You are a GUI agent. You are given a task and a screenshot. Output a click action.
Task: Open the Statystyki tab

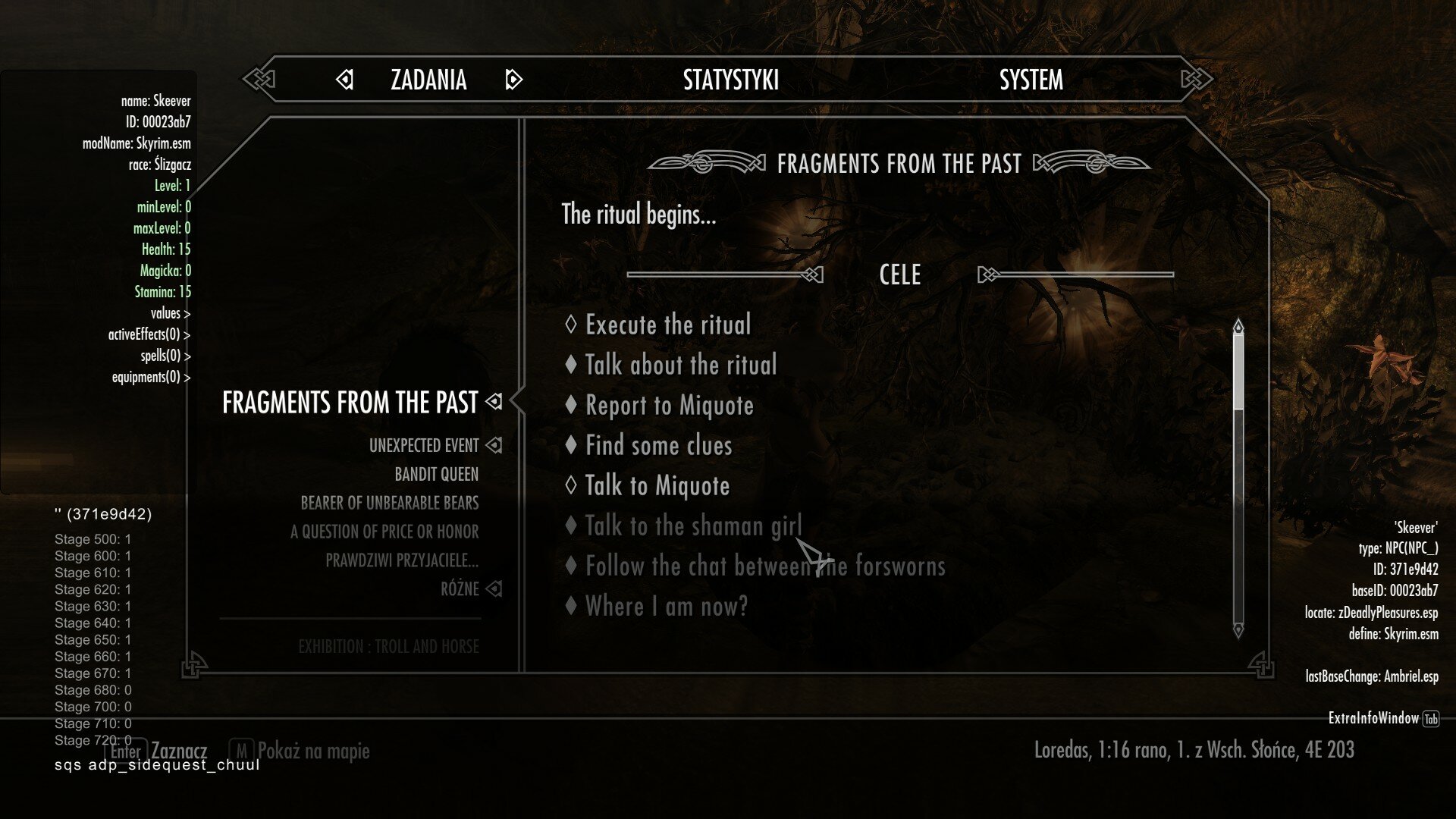point(730,80)
